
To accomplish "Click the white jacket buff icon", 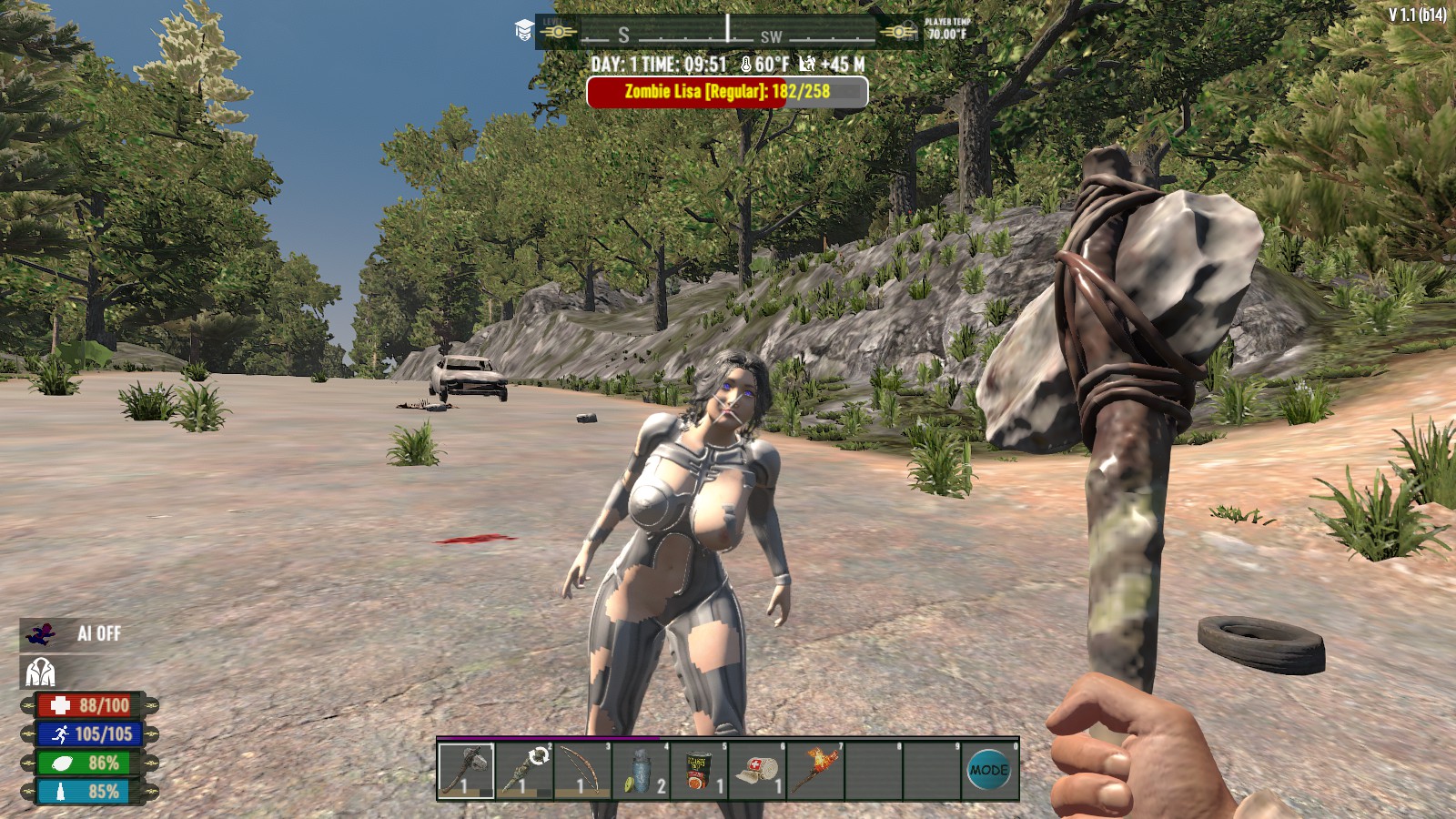I will tap(39, 672).
